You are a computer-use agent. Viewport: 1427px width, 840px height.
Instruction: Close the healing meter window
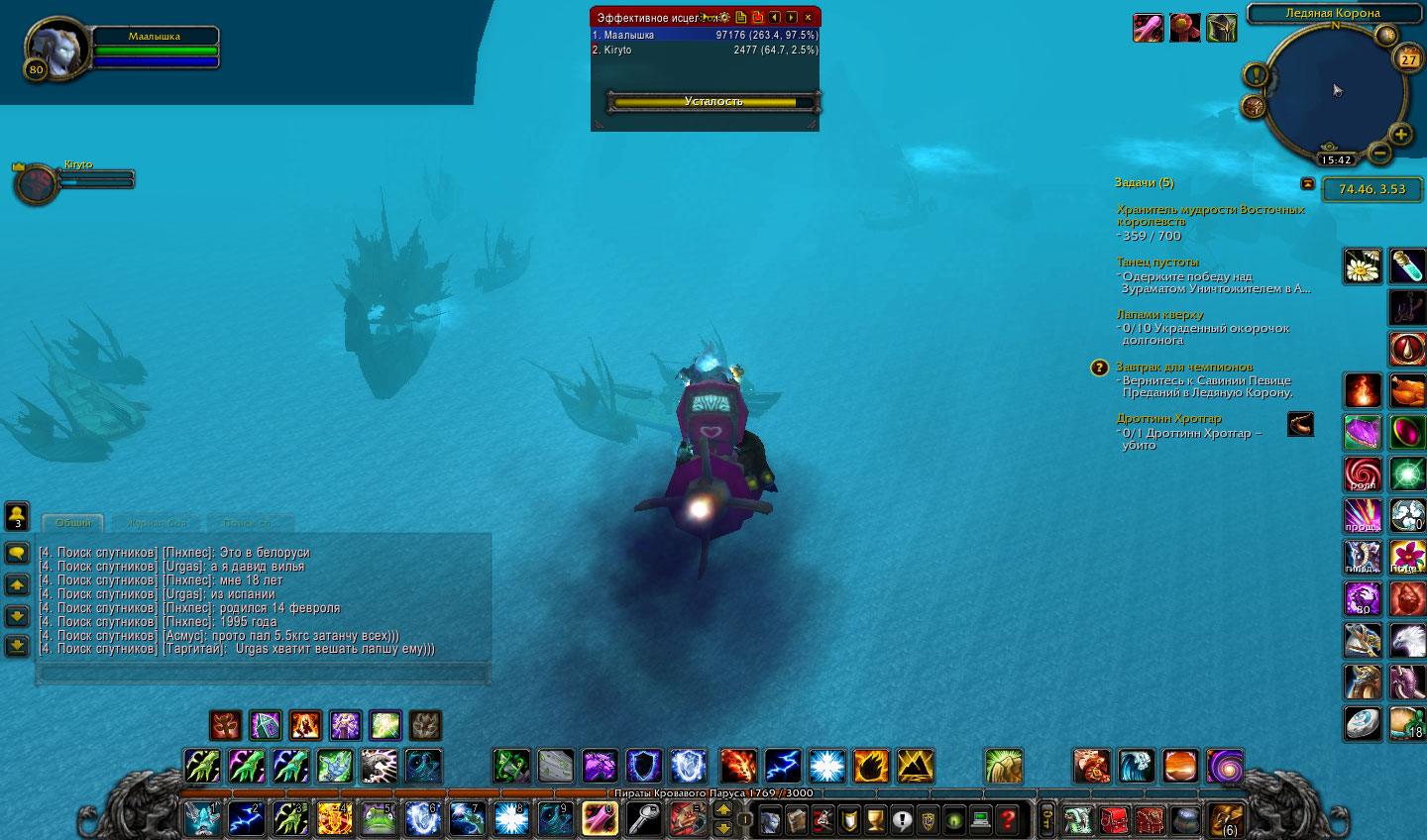tap(808, 17)
